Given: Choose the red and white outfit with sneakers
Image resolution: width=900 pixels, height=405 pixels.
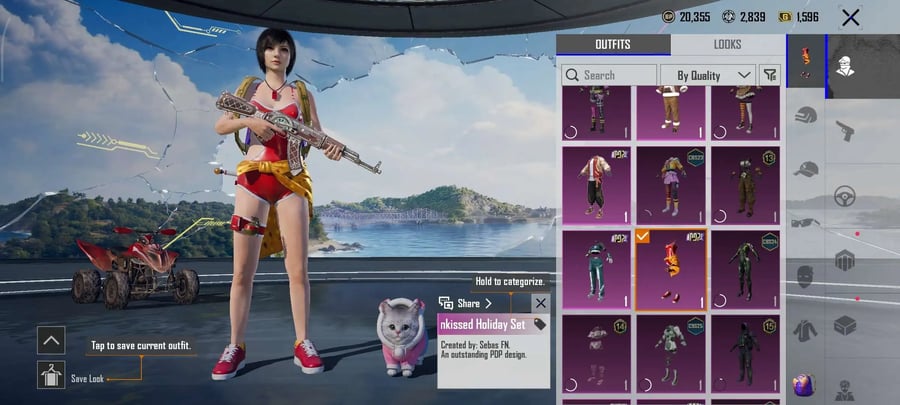Looking at the screenshot, I should point(596,185).
